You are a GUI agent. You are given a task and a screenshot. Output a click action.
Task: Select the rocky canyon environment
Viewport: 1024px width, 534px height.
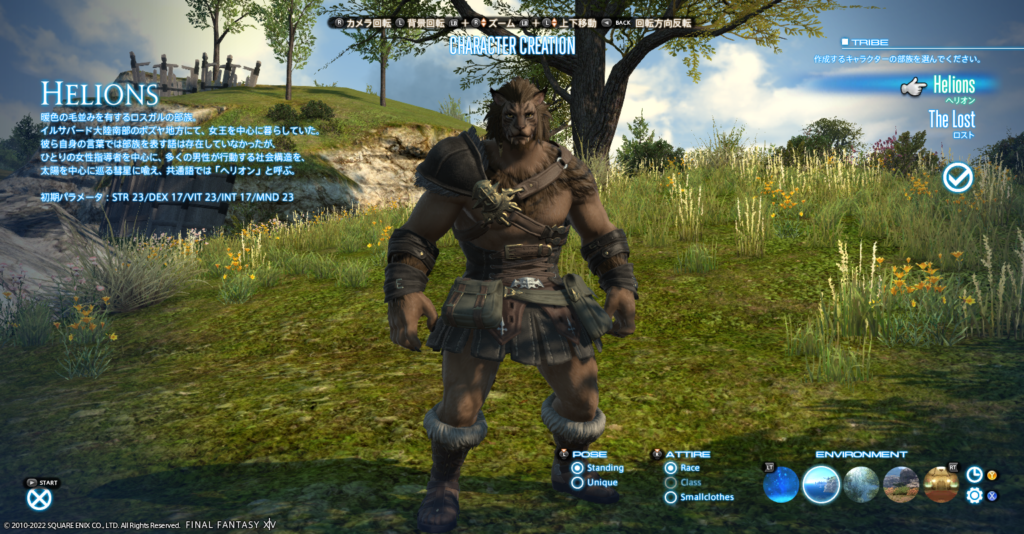901,485
